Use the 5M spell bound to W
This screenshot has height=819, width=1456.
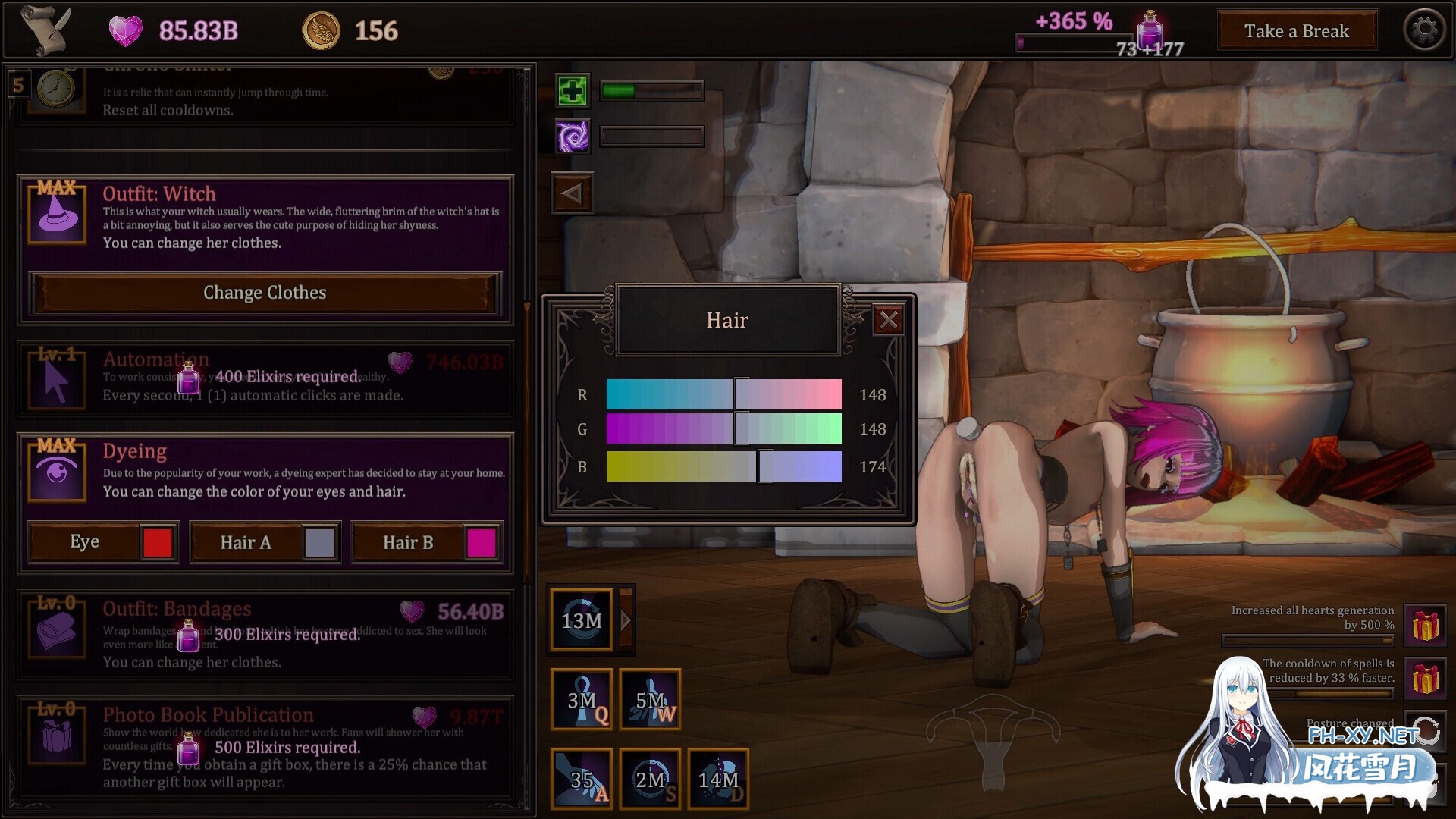(x=649, y=699)
